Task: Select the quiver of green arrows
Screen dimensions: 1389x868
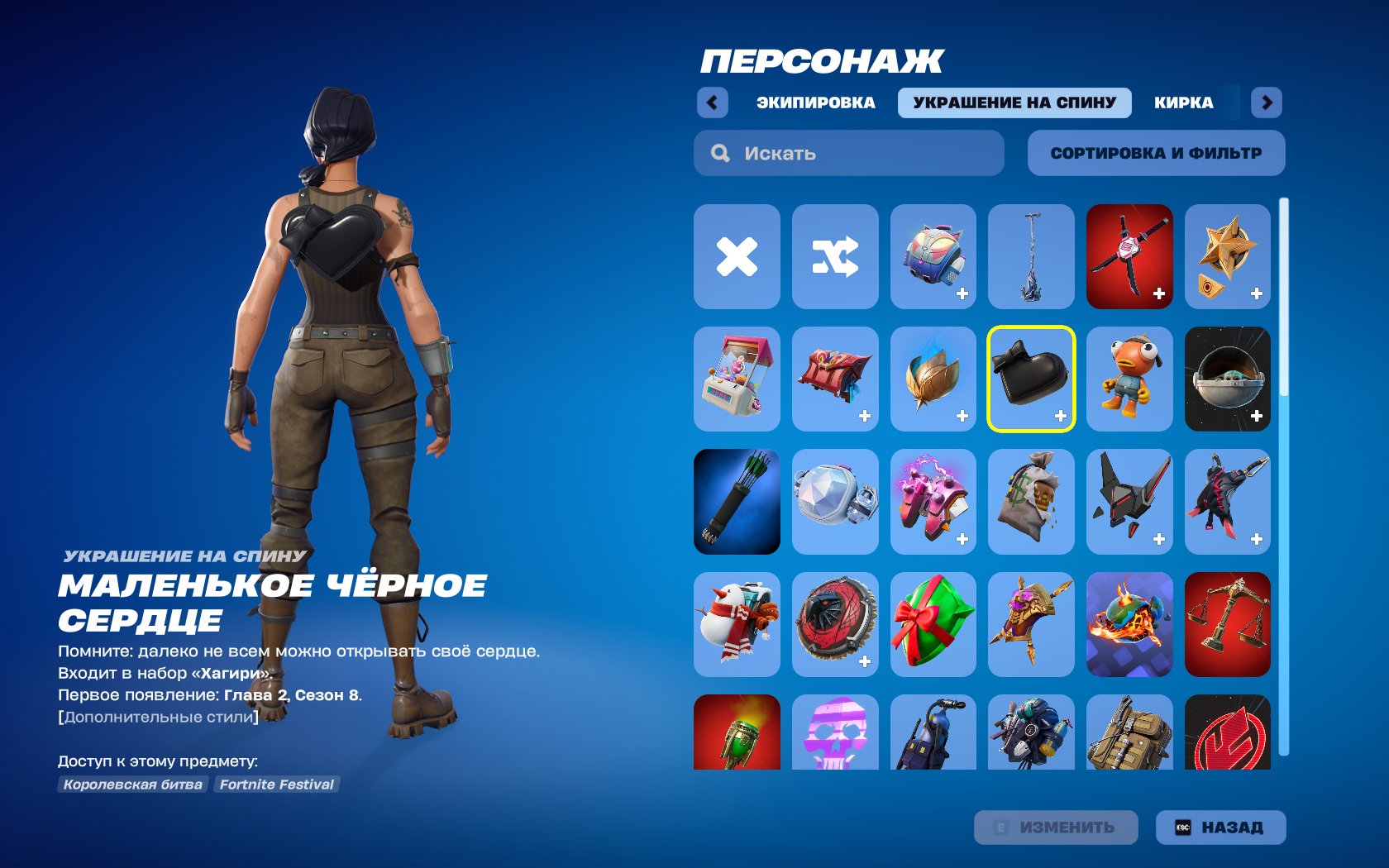Action: 736,503
